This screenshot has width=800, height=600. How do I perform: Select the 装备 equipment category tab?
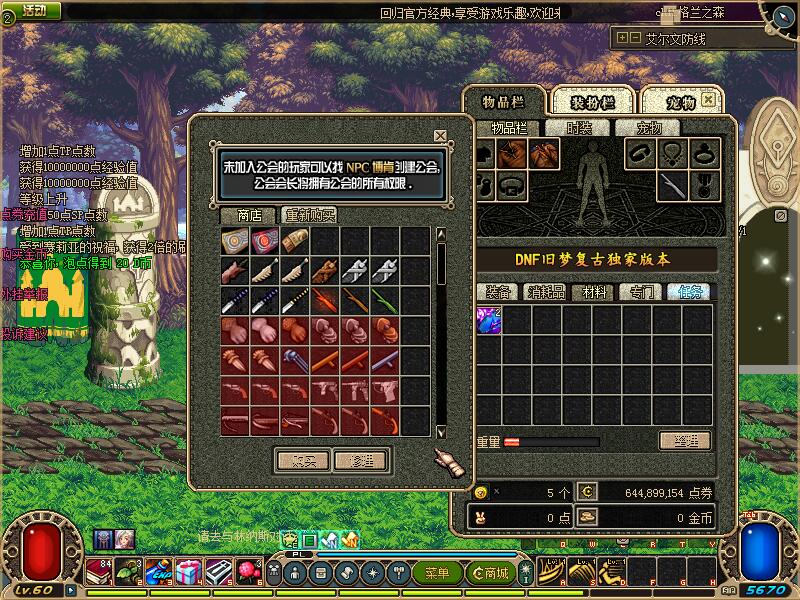tap(498, 292)
